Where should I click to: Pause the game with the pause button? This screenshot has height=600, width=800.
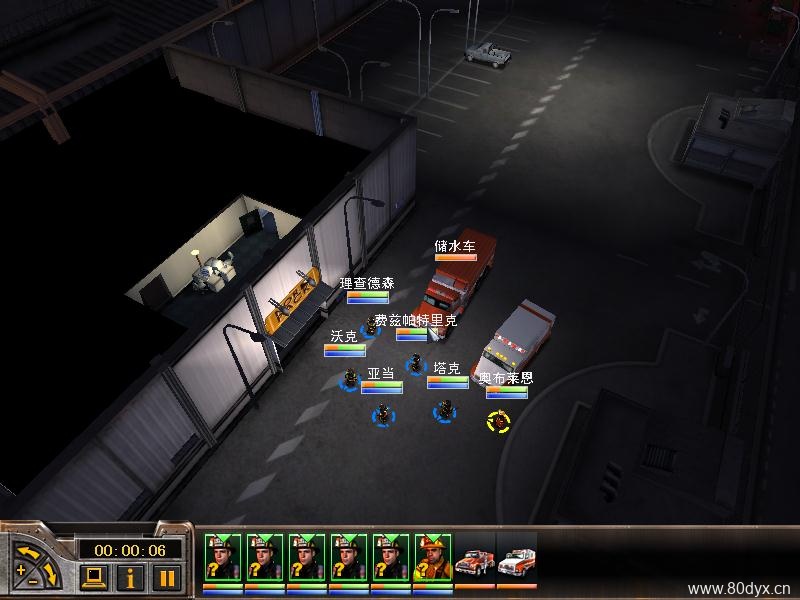click(167, 577)
